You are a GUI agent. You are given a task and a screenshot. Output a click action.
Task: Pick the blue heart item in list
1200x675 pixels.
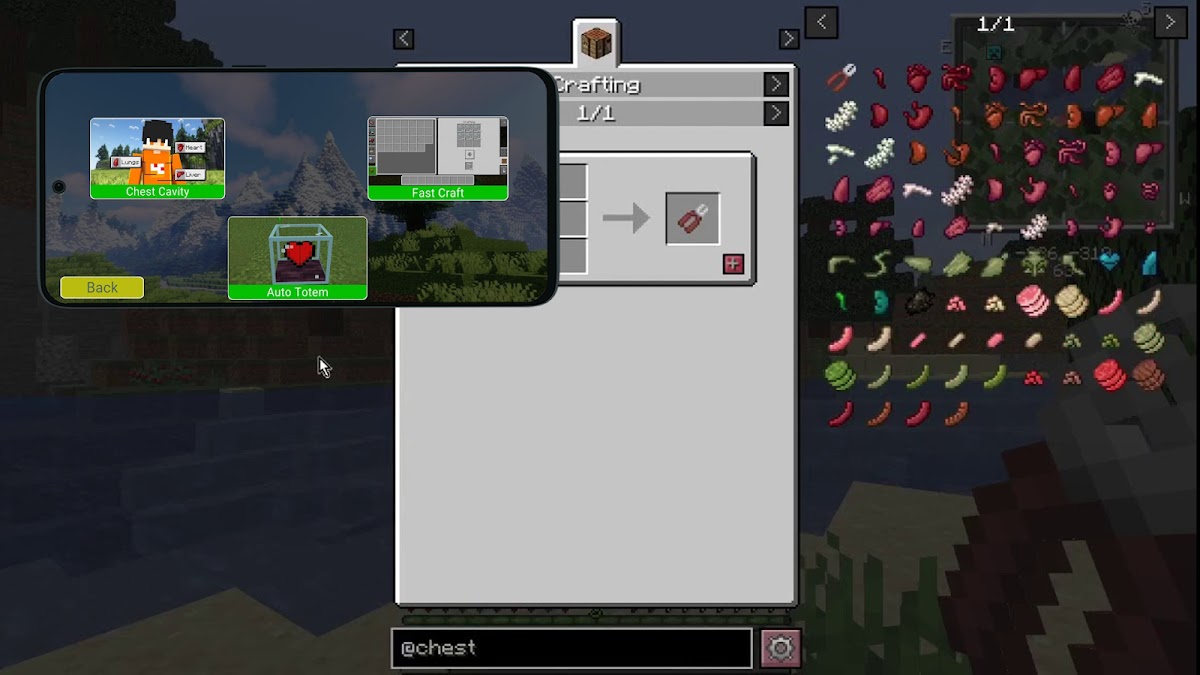1109,262
